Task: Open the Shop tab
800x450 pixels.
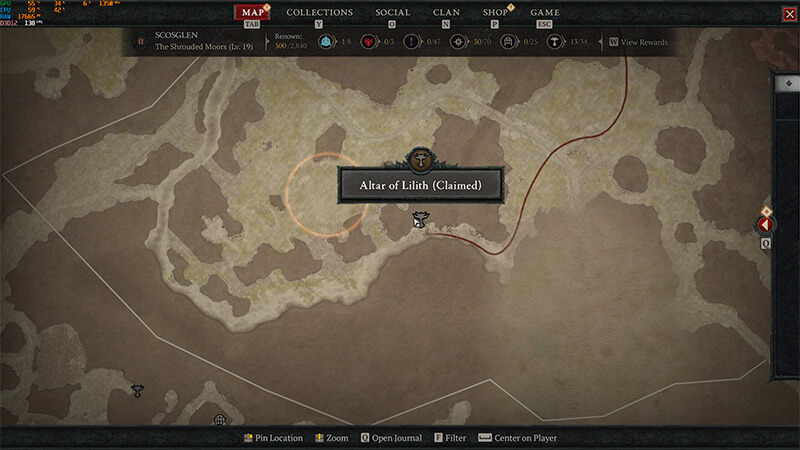Action: [x=495, y=13]
